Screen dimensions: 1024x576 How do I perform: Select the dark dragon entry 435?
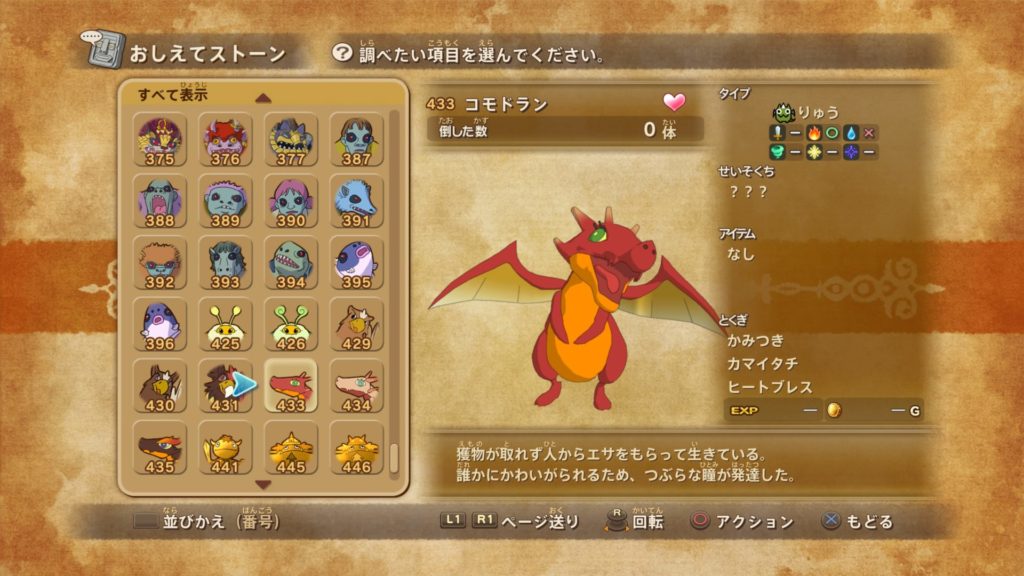160,448
